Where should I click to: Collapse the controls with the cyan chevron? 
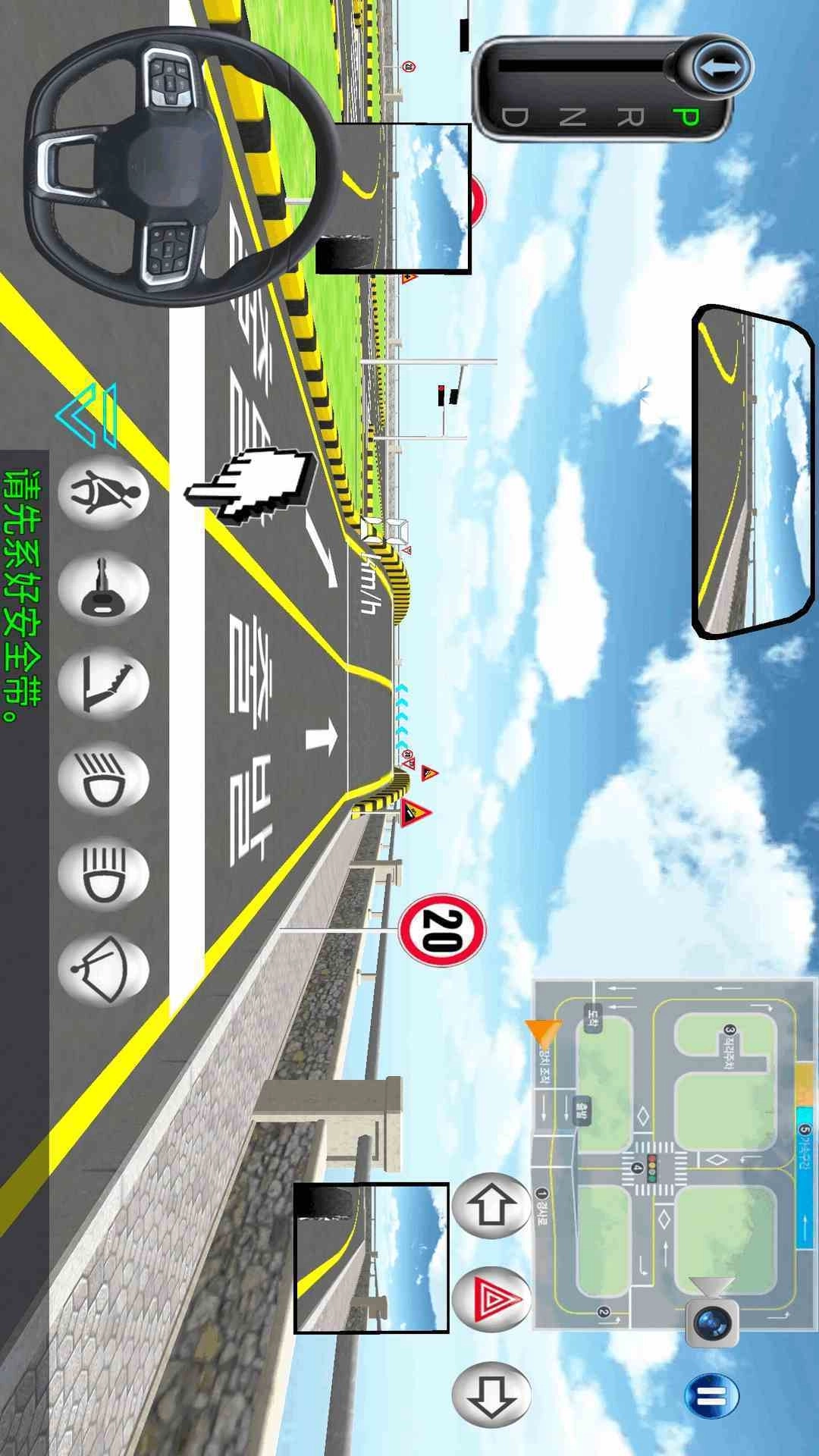(x=88, y=414)
